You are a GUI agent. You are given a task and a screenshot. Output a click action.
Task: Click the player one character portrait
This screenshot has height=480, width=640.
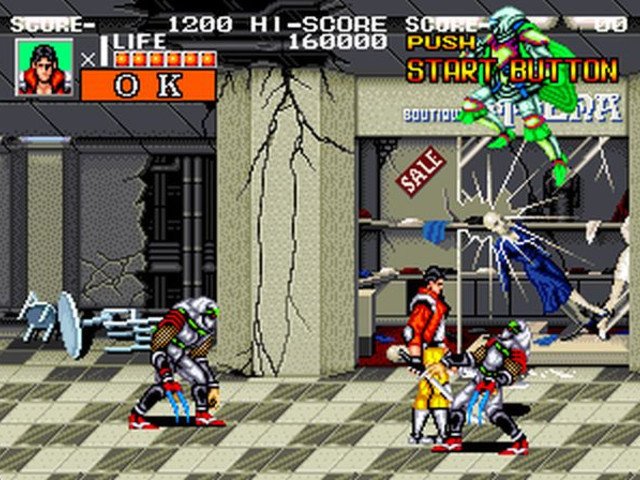[x=44, y=67]
